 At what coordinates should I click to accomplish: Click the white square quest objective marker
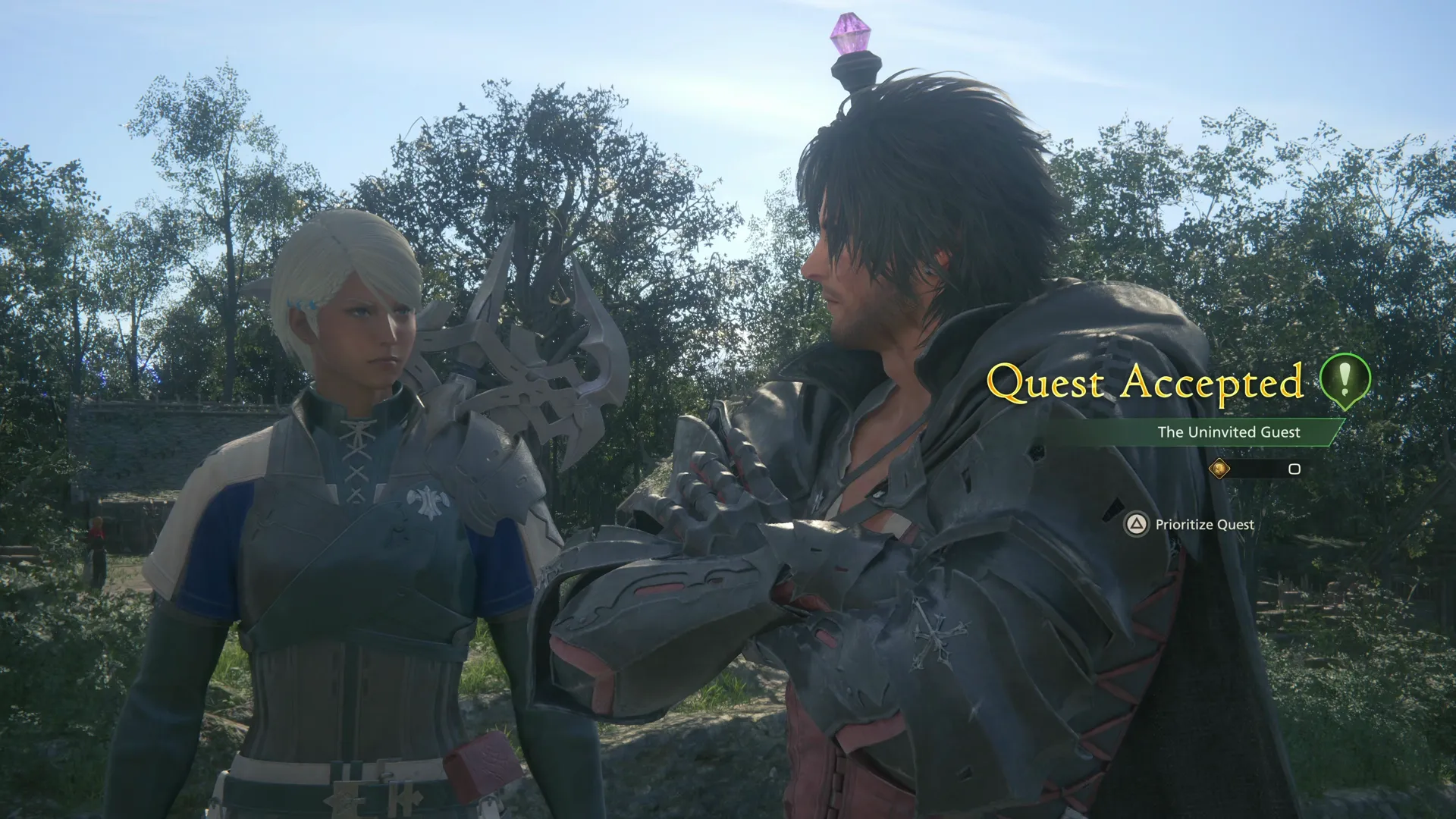pos(1293,470)
